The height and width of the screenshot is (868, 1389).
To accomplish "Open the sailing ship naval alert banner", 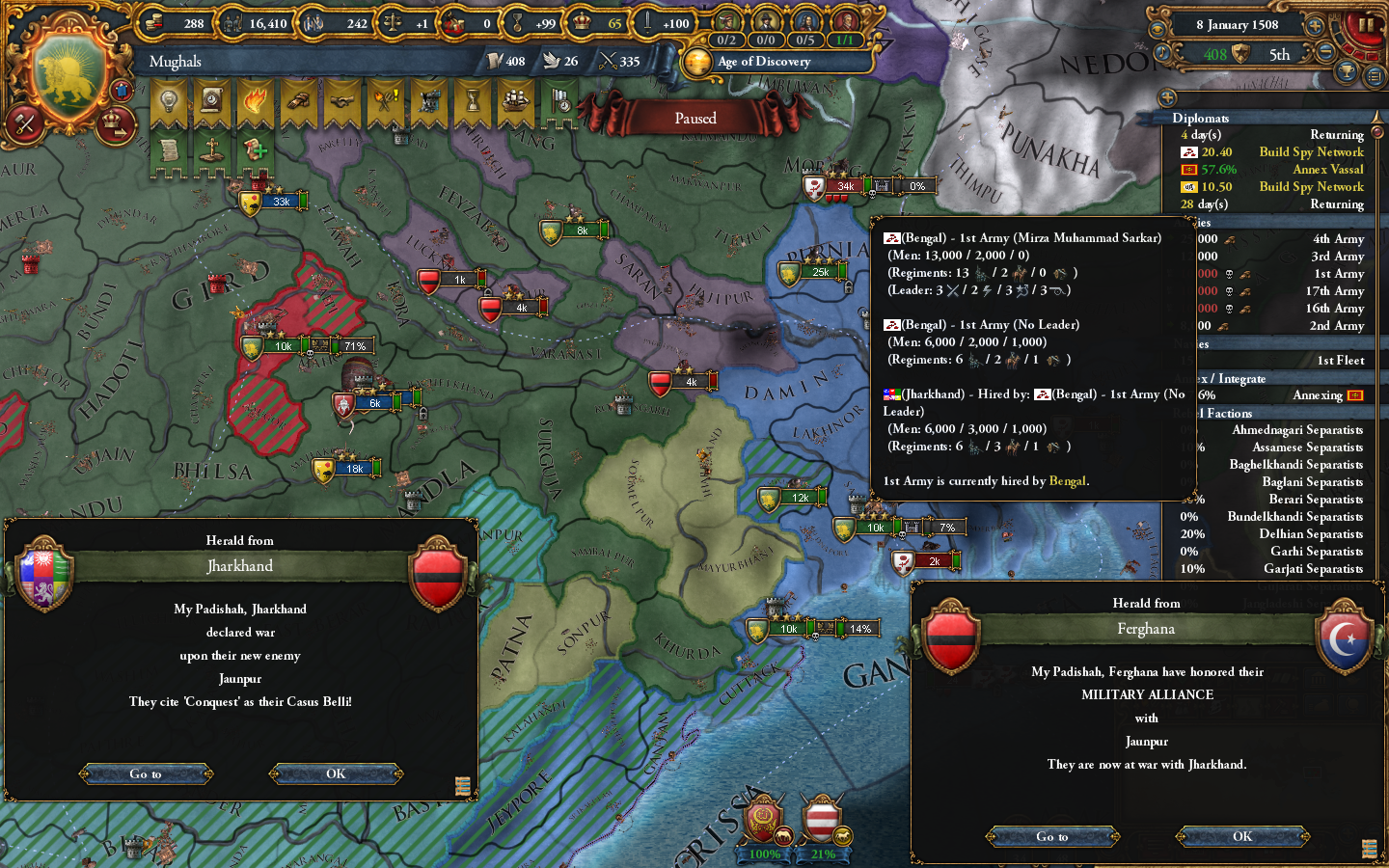I will (516, 101).
